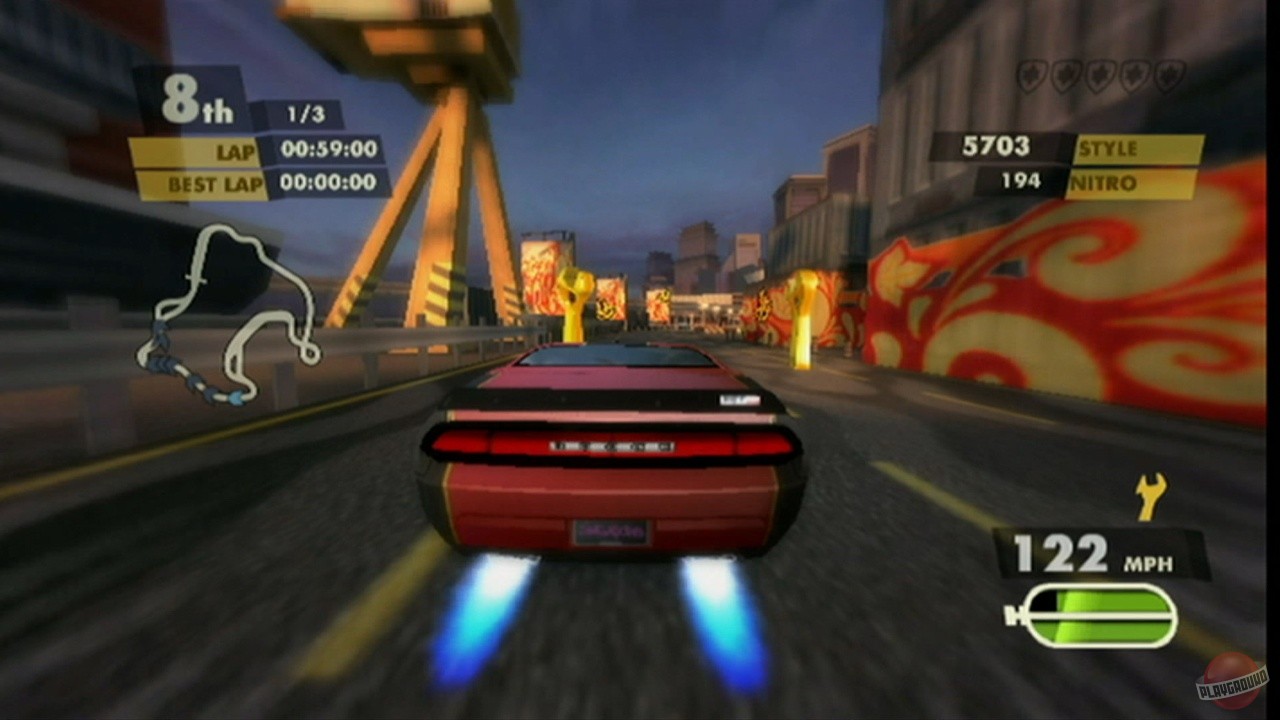Viewport: 1280px width, 720px height.
Task: Click the second shield icon
Action: pyautogui.click(x=1064, y=73)
